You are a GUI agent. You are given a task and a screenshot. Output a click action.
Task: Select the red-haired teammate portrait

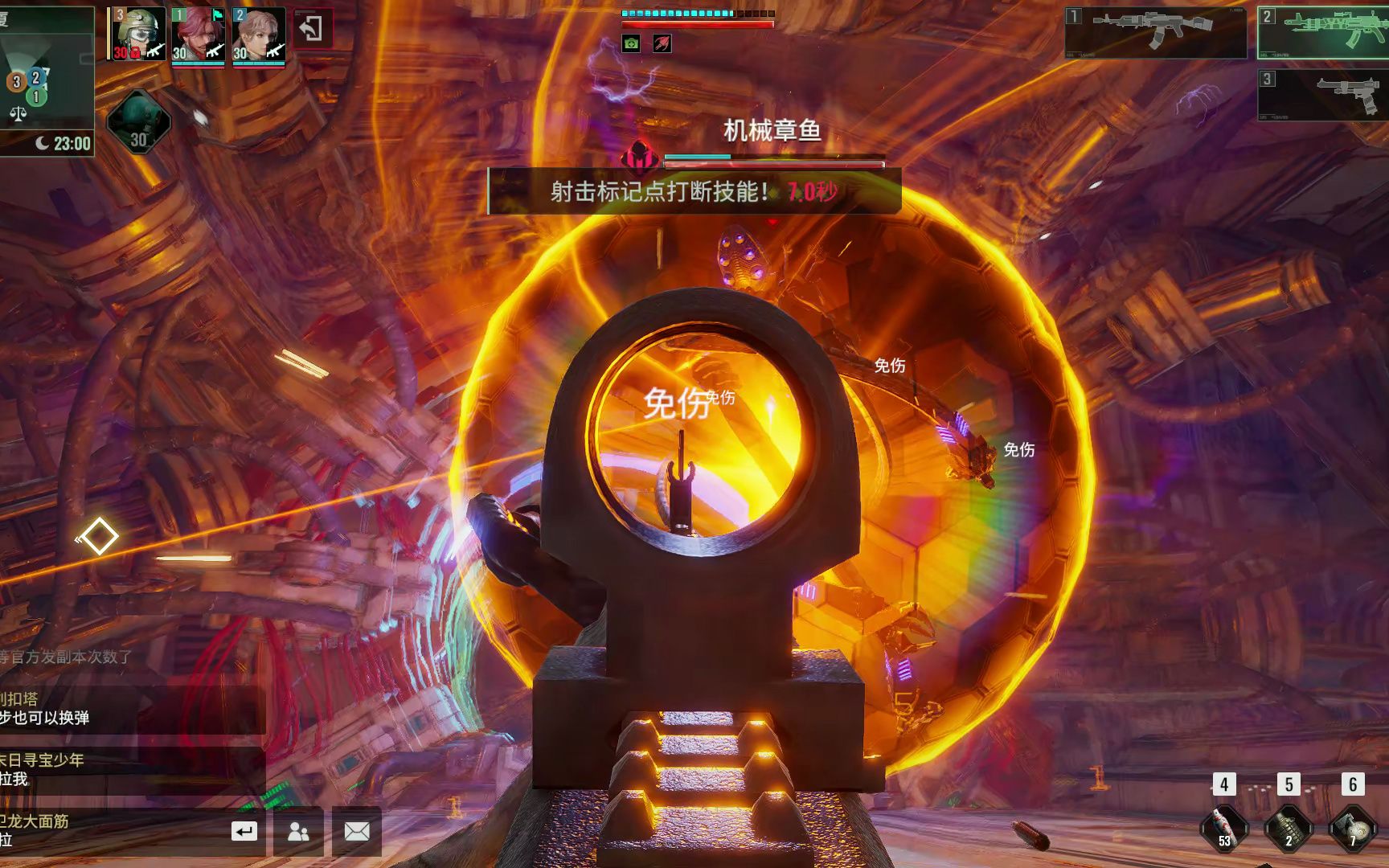click(x=198, y=35)
